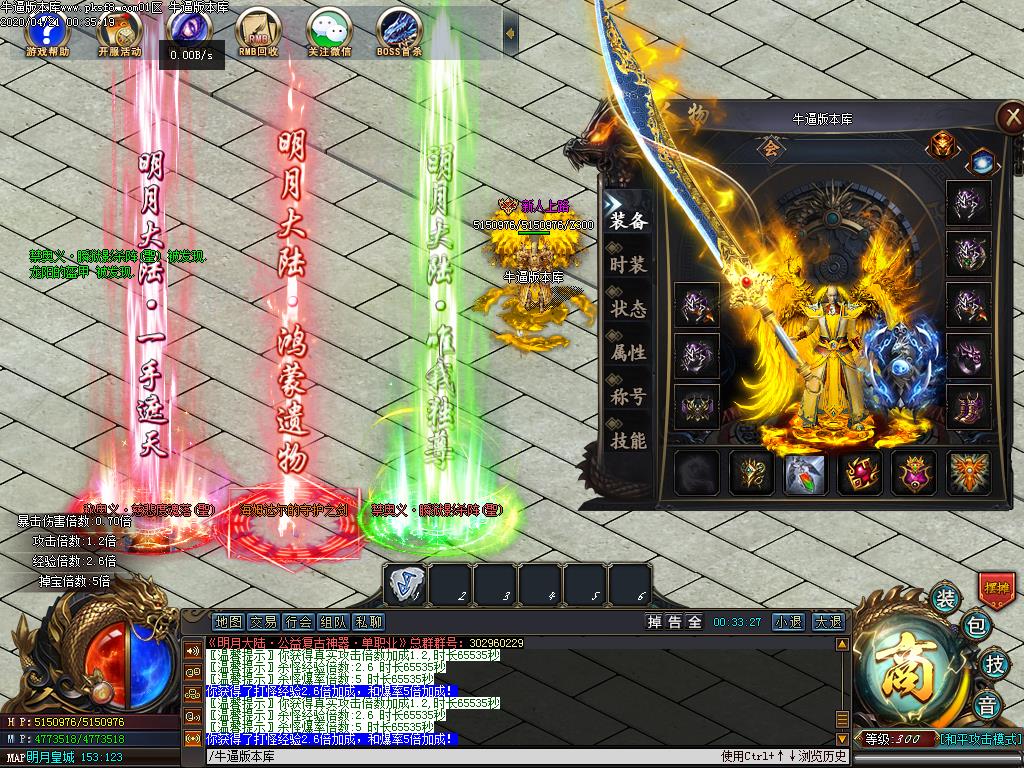Open the BOSS首杀 first-kill icon
Screen dimensions: 1024x768
click(x=399, y=31)
